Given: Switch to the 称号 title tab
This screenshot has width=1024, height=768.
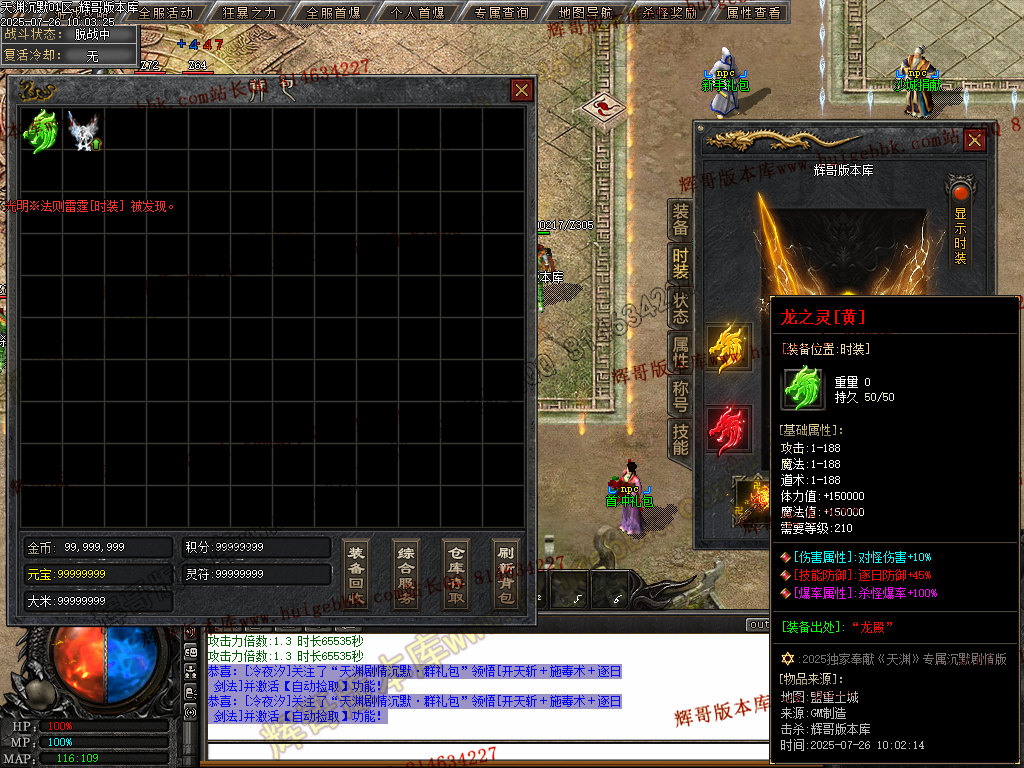Looking at the screenshot, I should click(x=680, y=396).
